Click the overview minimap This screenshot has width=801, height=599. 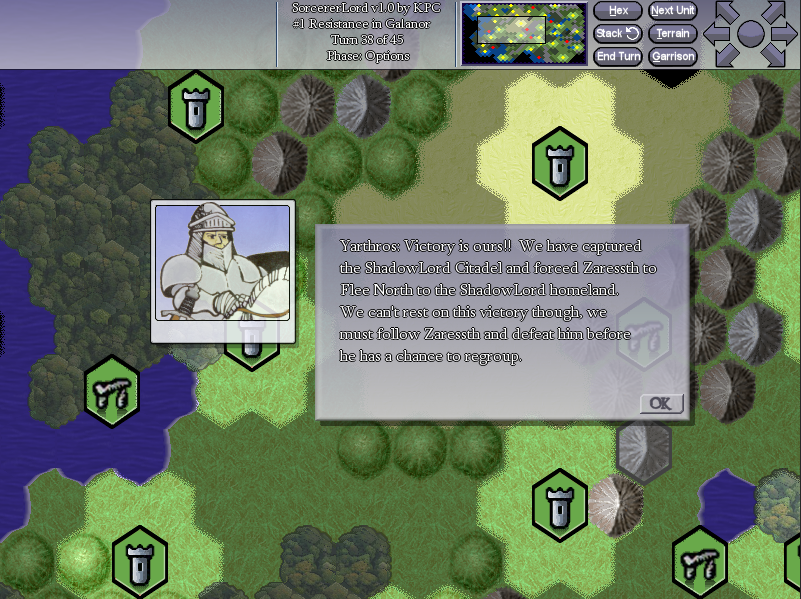pos(524,33)
